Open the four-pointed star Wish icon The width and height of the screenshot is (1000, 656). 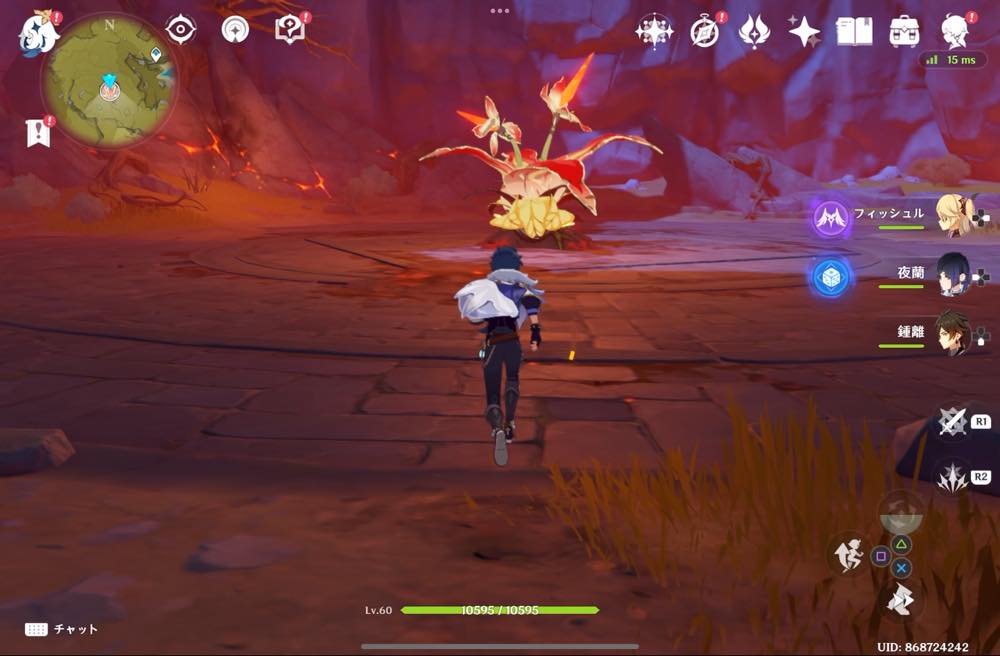point(804,32)
